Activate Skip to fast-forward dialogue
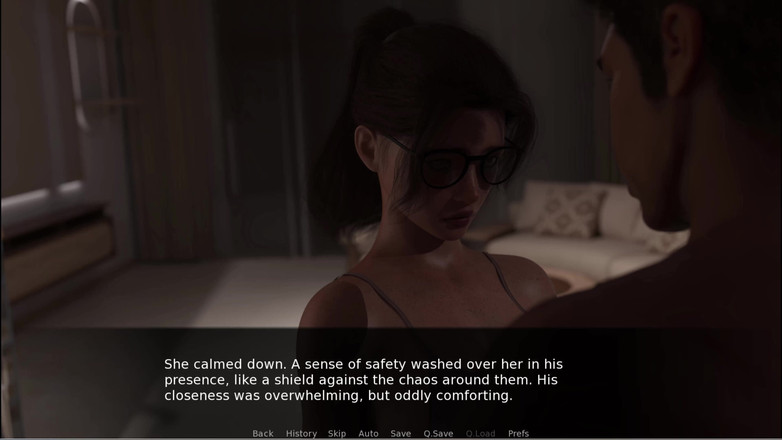 pos(337,433)
